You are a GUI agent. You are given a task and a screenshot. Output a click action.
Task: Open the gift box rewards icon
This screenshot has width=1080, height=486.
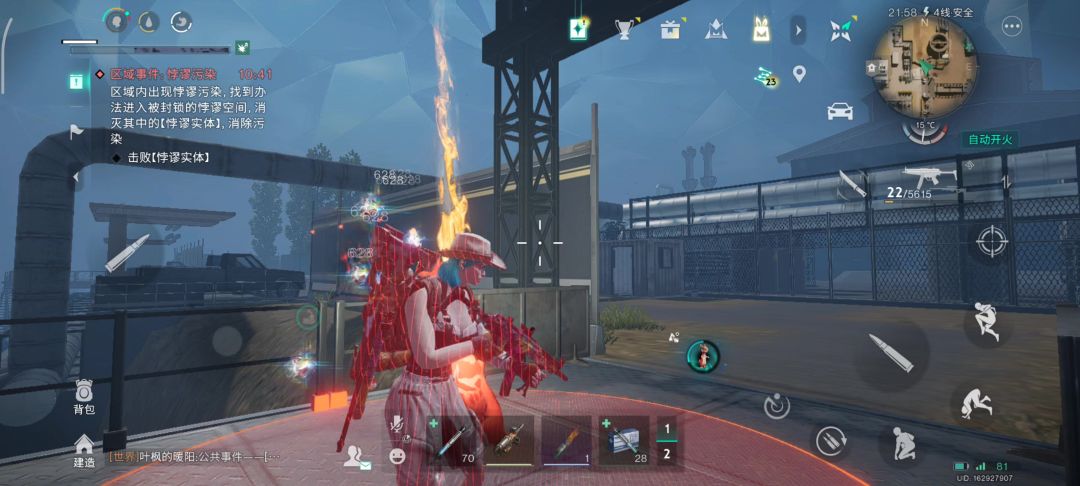tap(670, 29)
